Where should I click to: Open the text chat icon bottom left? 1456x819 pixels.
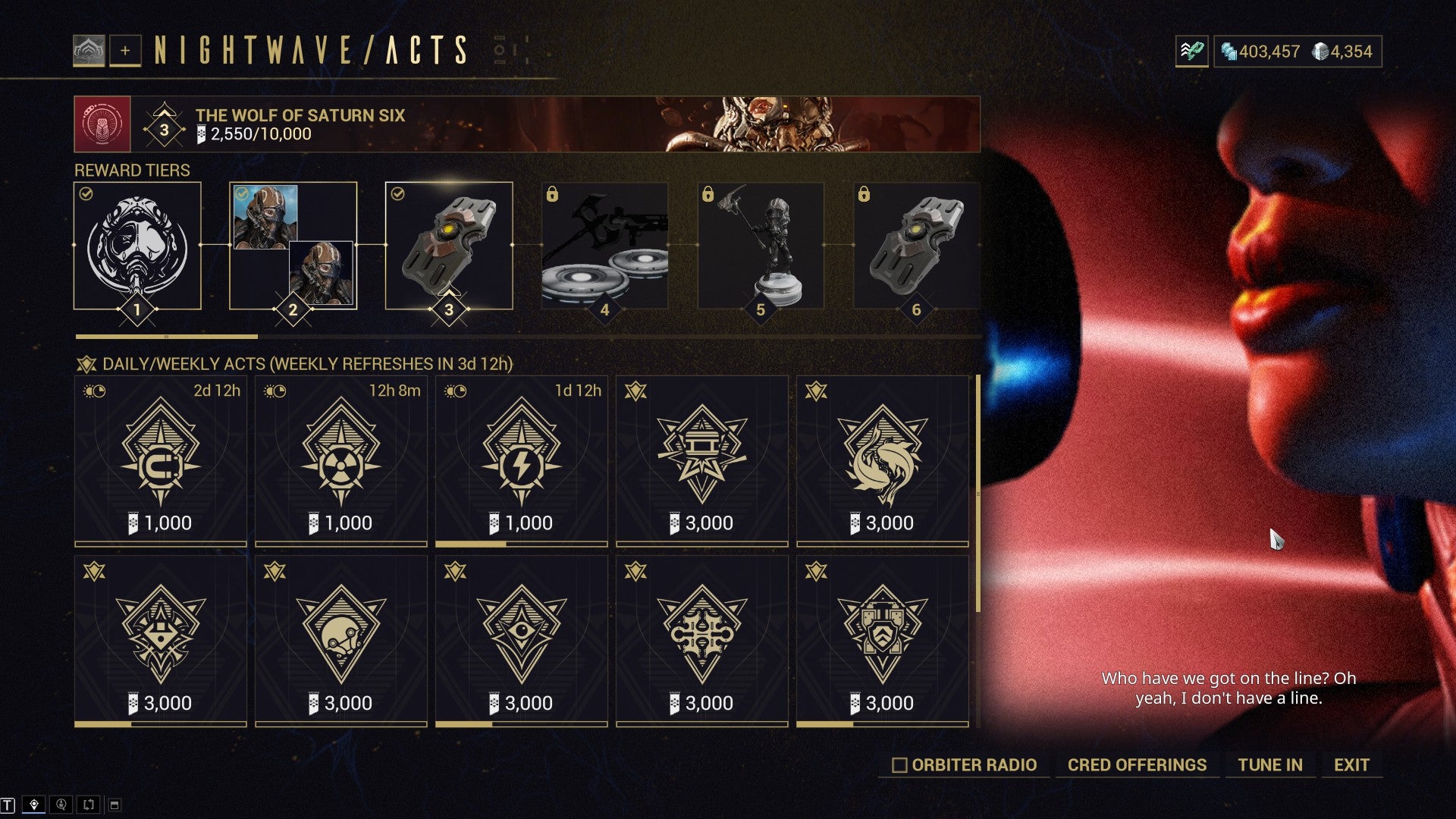tap(8, 805)
